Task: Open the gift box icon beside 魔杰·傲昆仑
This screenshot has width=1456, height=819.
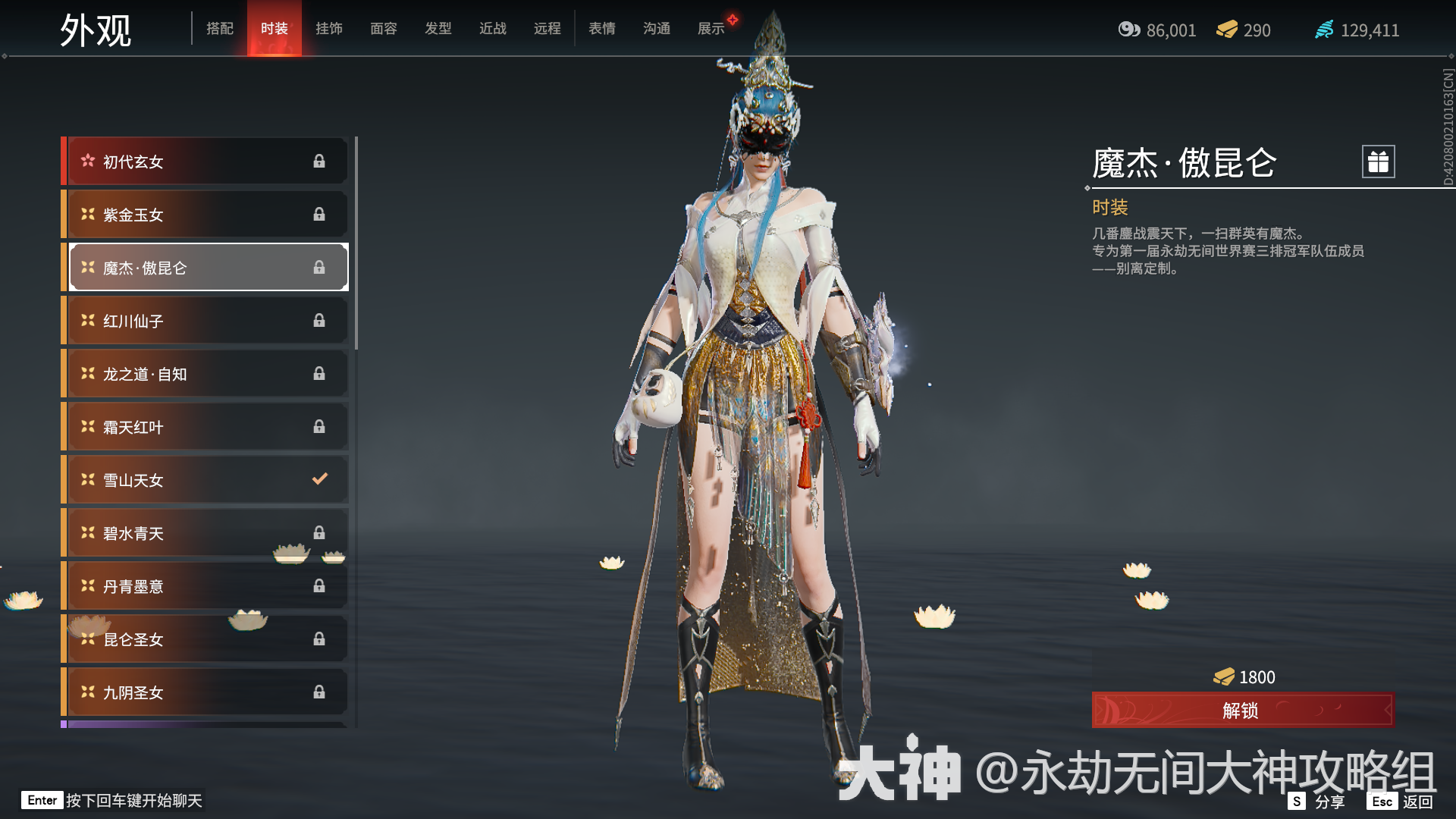Action: [1377, 161]
